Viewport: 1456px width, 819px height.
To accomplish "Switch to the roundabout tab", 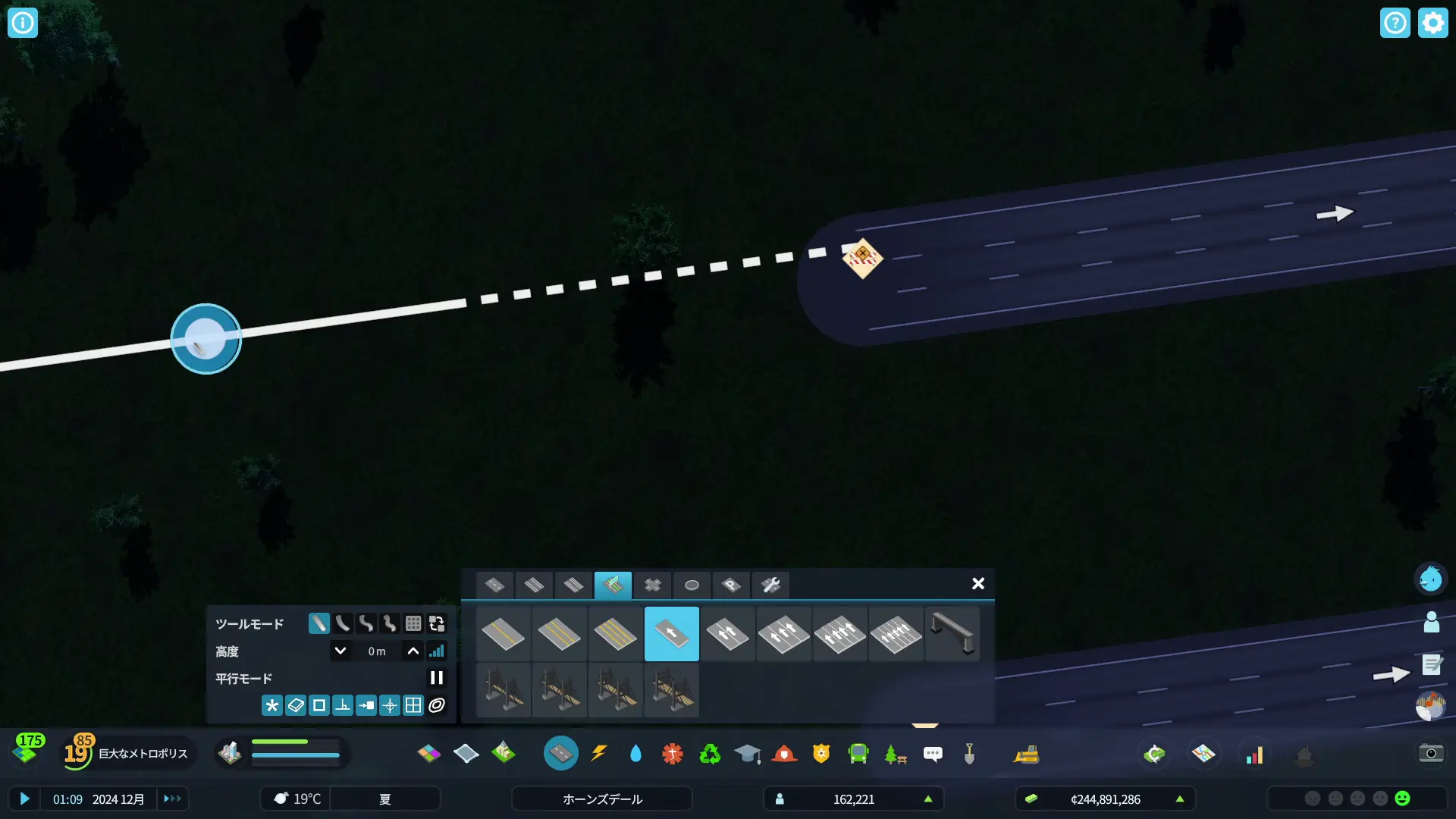I will (692, 585).
